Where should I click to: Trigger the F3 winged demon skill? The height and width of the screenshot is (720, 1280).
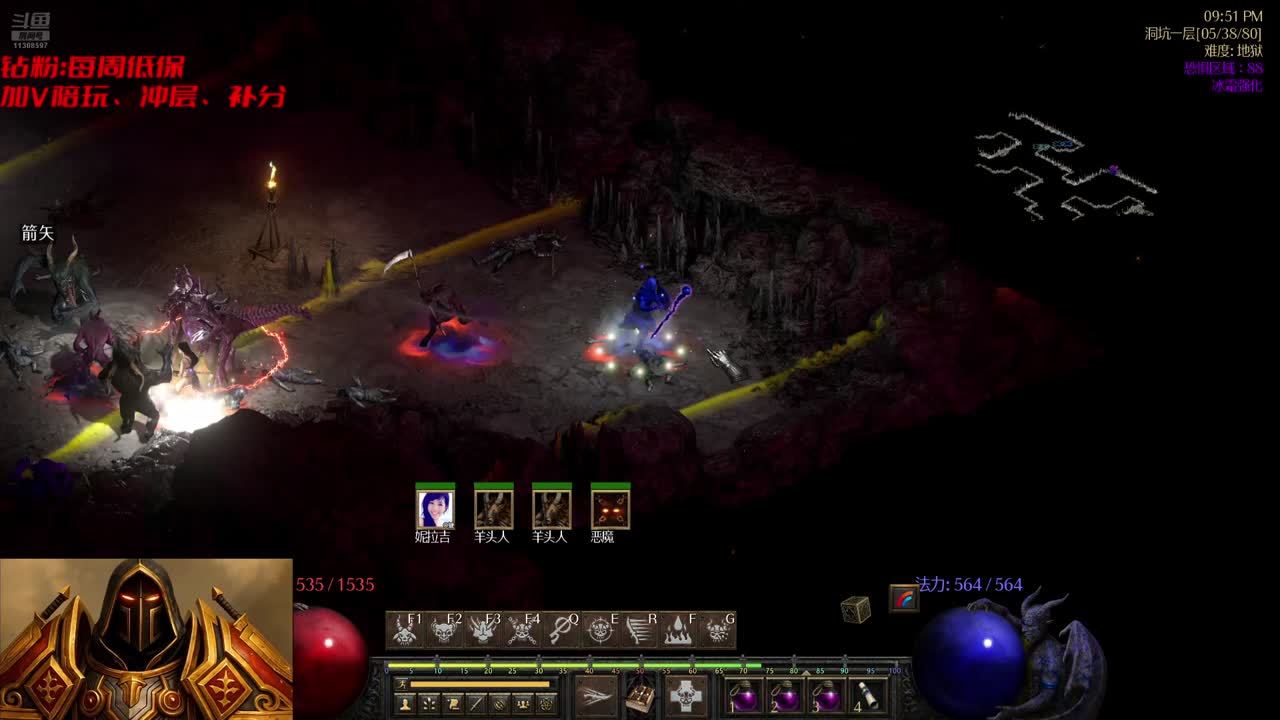[x=483, y=630]
